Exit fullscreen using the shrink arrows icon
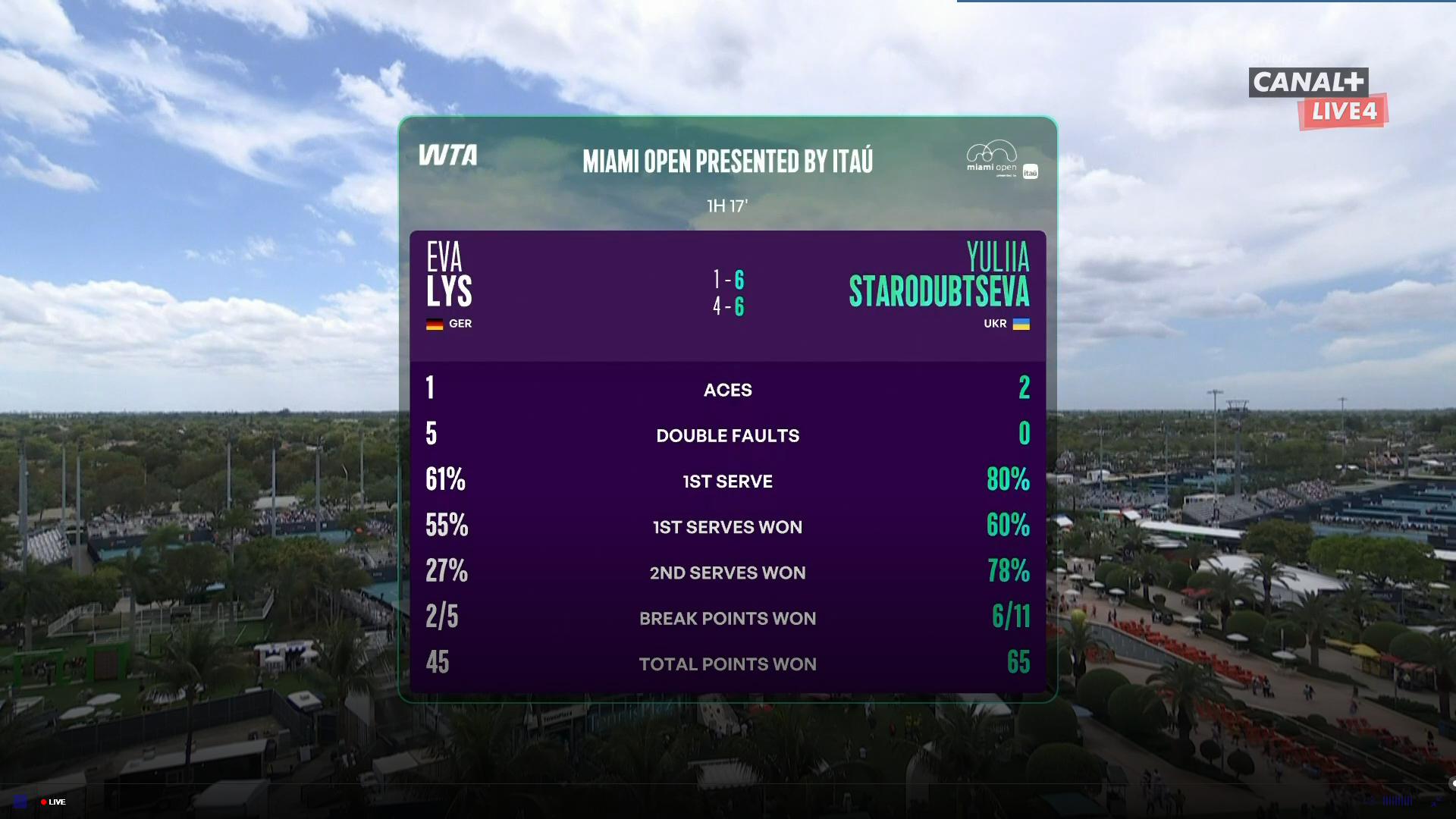Screen dimensions: 1456x819 pyautogui.click(x=1436, y=802)
